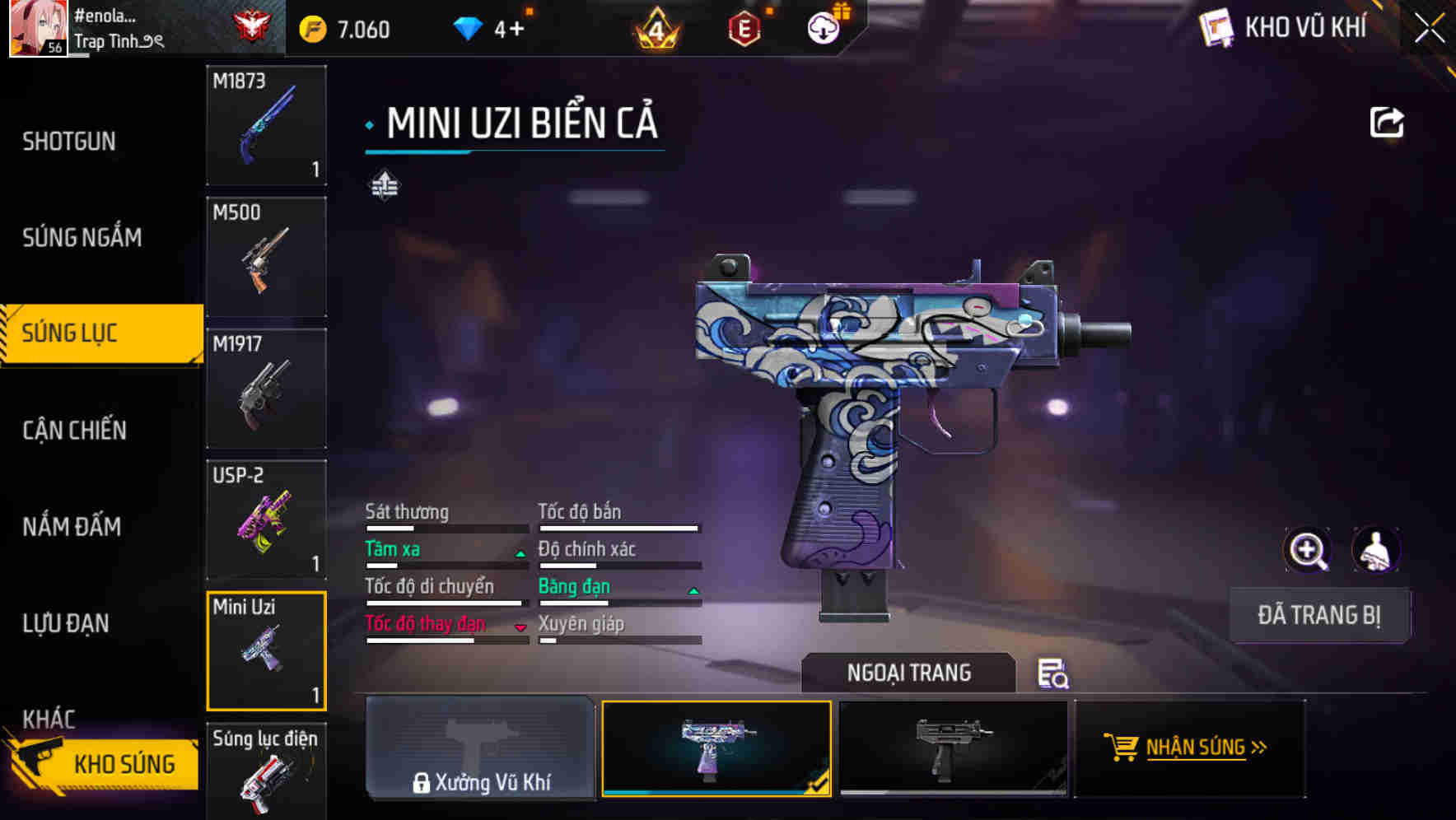This screenshot has width=1456, height=820.
Task: Close the weapon armory screen
Action: click(x=1429, y=28)
